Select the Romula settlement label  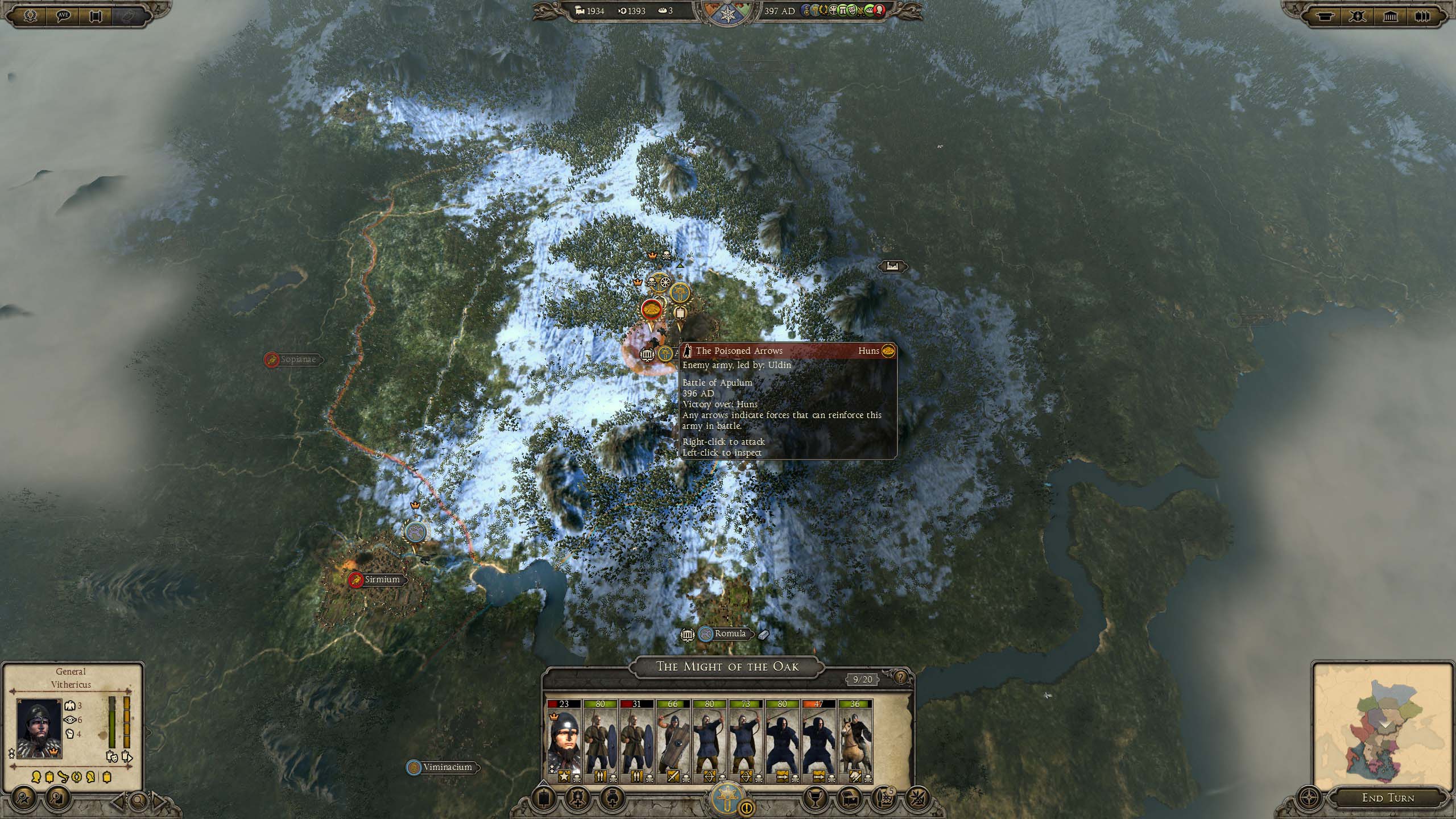click(730, 634)
